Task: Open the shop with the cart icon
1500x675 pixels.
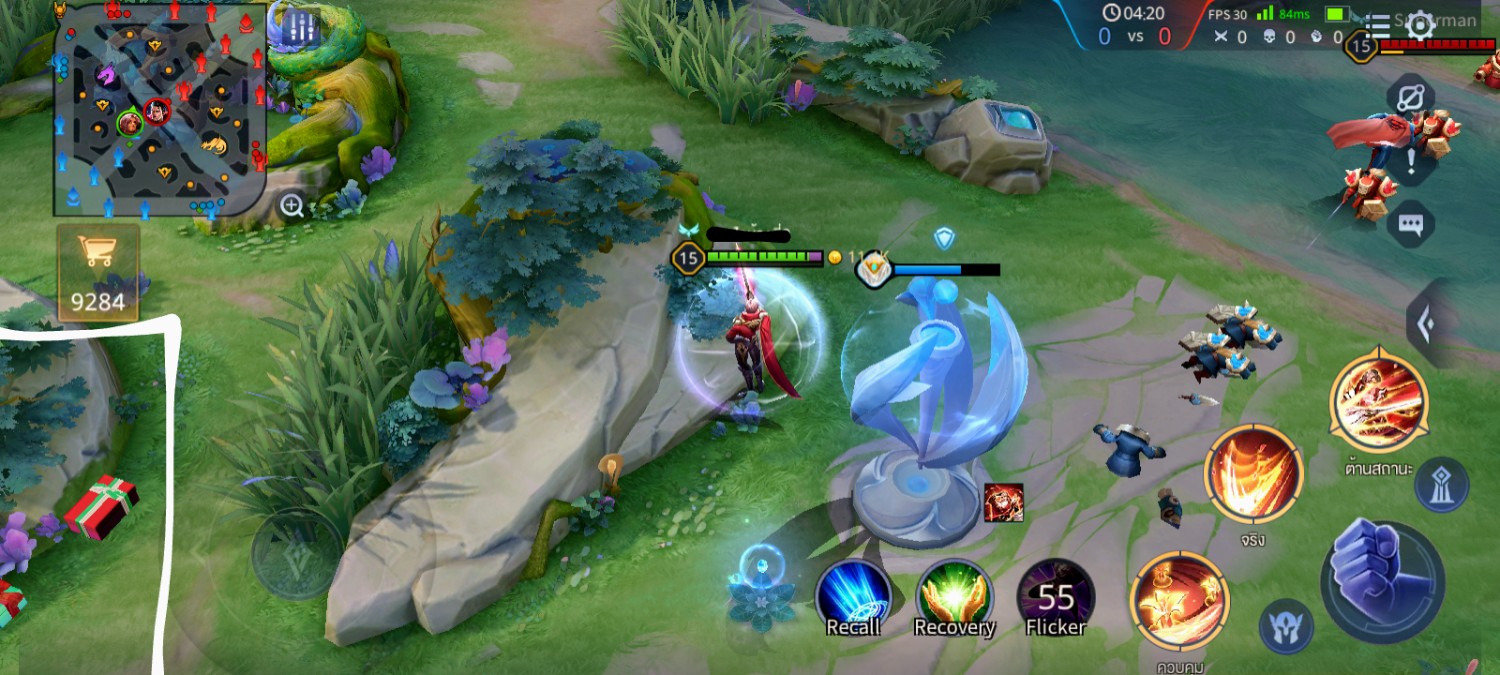Action: [x=97, y=272]
